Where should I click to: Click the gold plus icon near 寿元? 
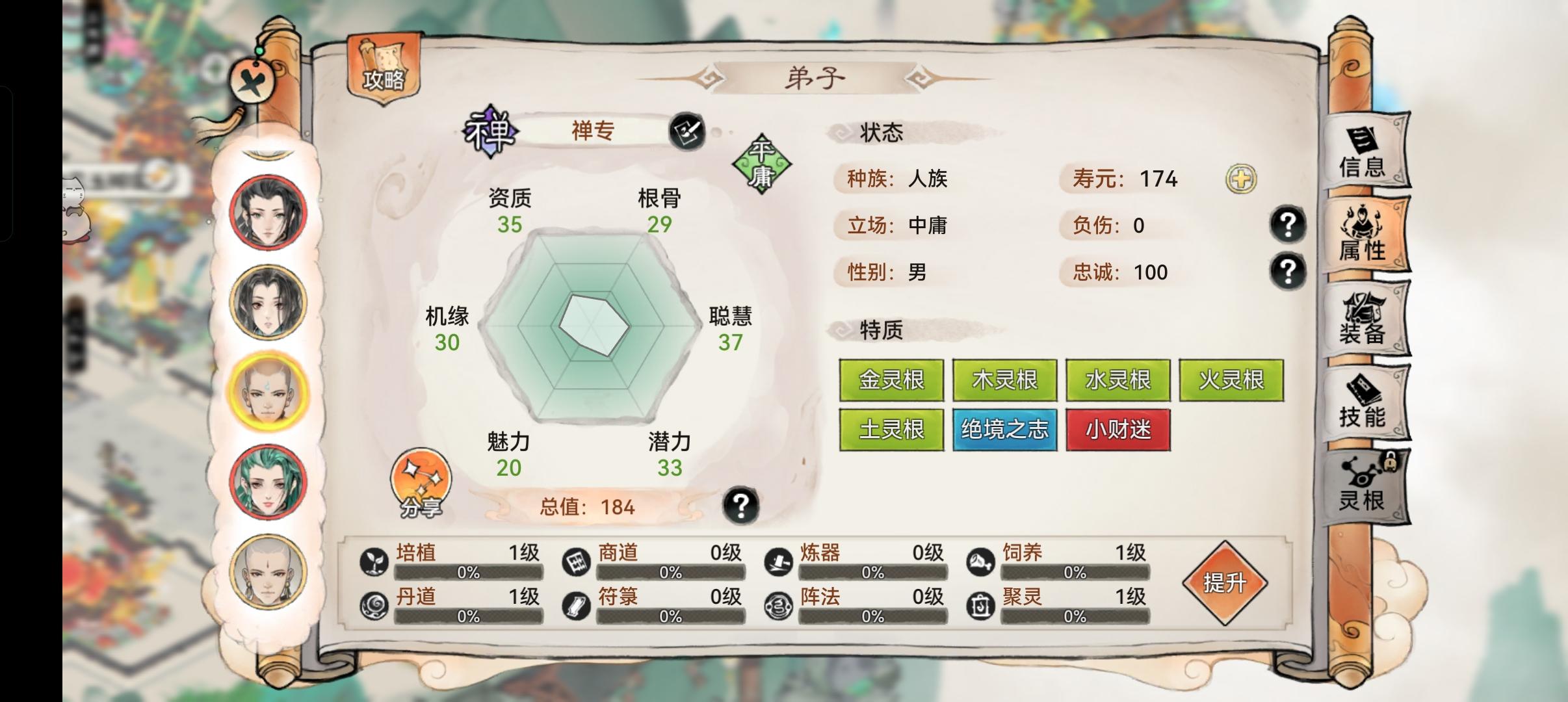pyautogui.click(x=1243, y=179)
